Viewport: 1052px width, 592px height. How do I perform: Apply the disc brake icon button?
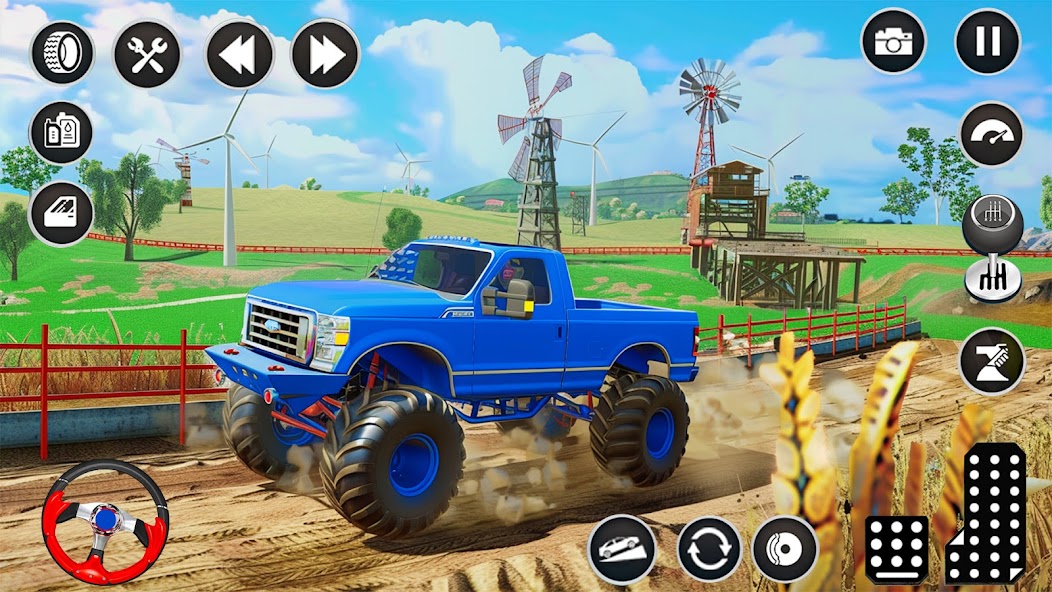tap(785, 549)
